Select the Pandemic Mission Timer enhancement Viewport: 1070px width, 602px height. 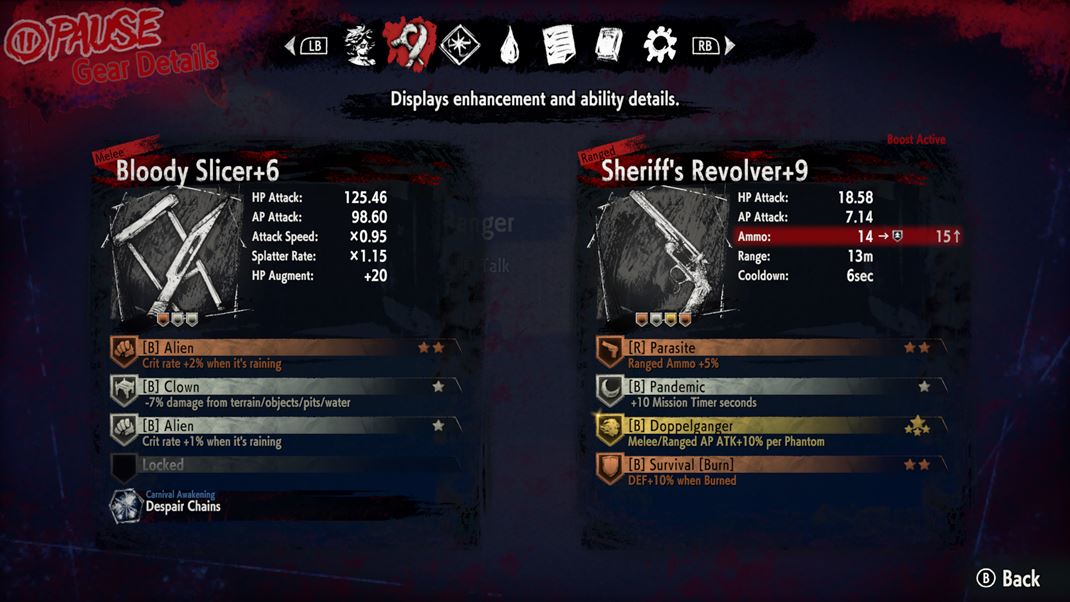coord(770,393)
